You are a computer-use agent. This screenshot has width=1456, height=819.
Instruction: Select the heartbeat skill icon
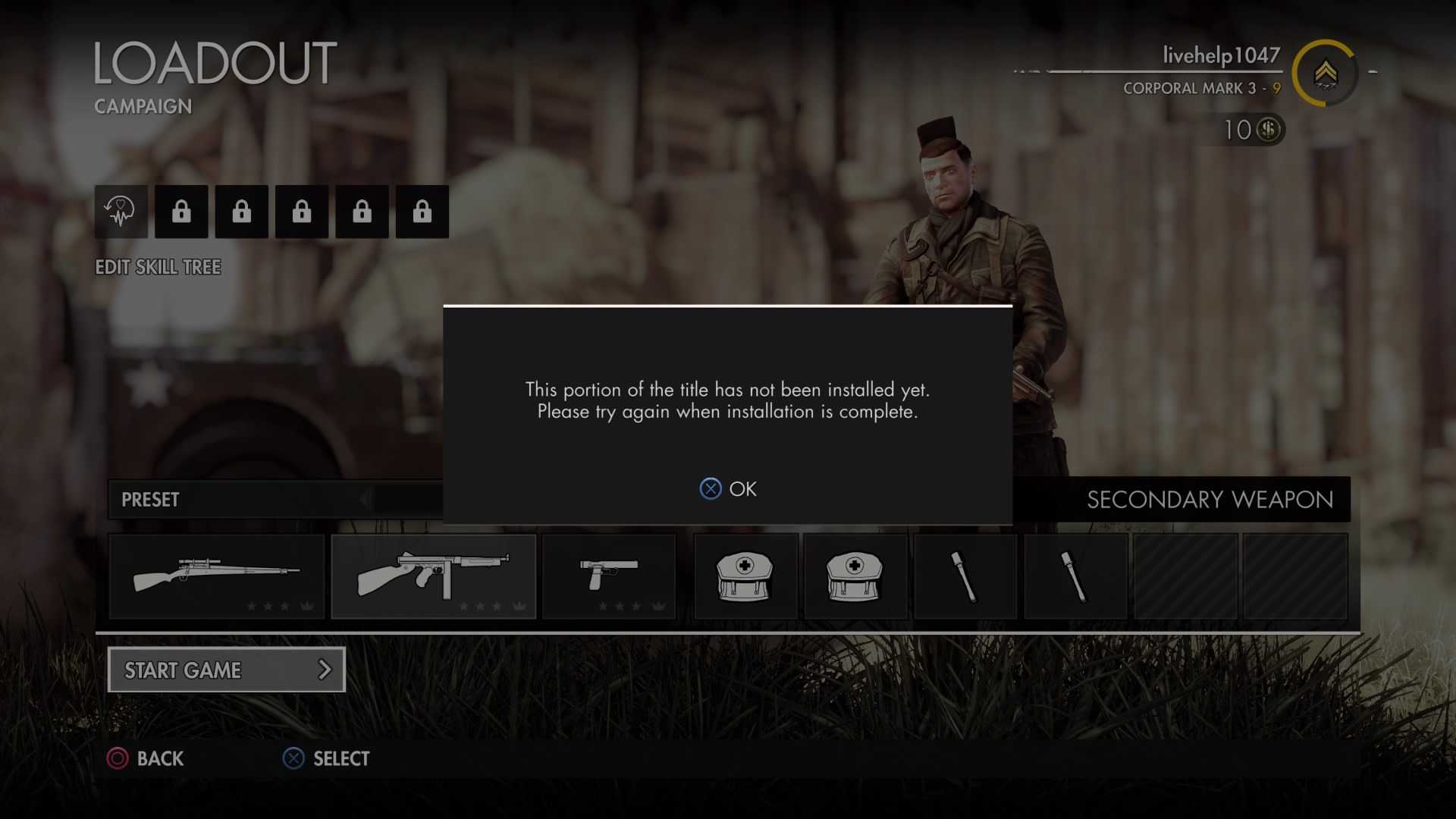click(x=121, y=212)
